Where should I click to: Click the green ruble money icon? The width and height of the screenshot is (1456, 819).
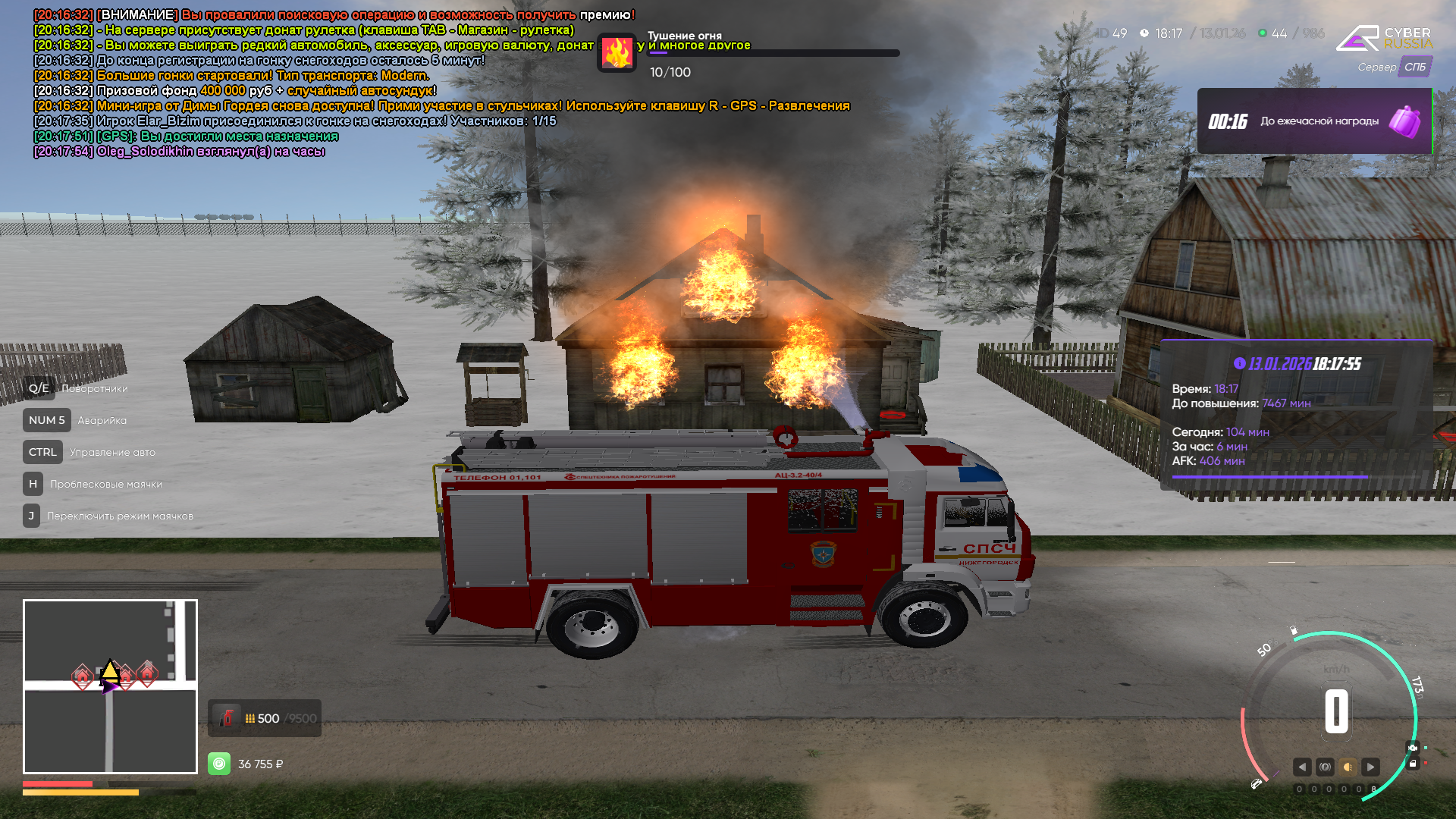(x=219, y=764)
